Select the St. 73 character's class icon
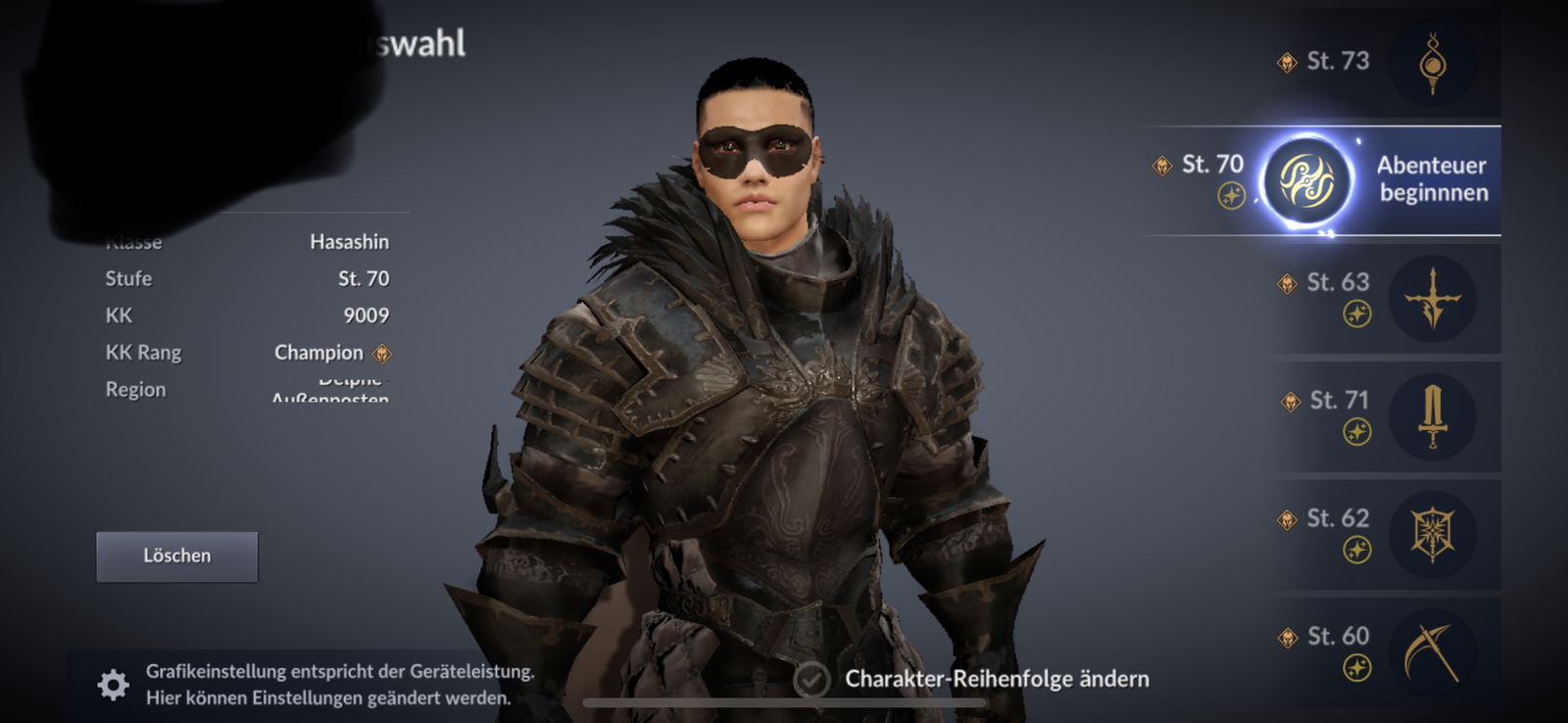Image resolution: width=1568 pixels, height=723 pixels. click(x=1433, y=62)
